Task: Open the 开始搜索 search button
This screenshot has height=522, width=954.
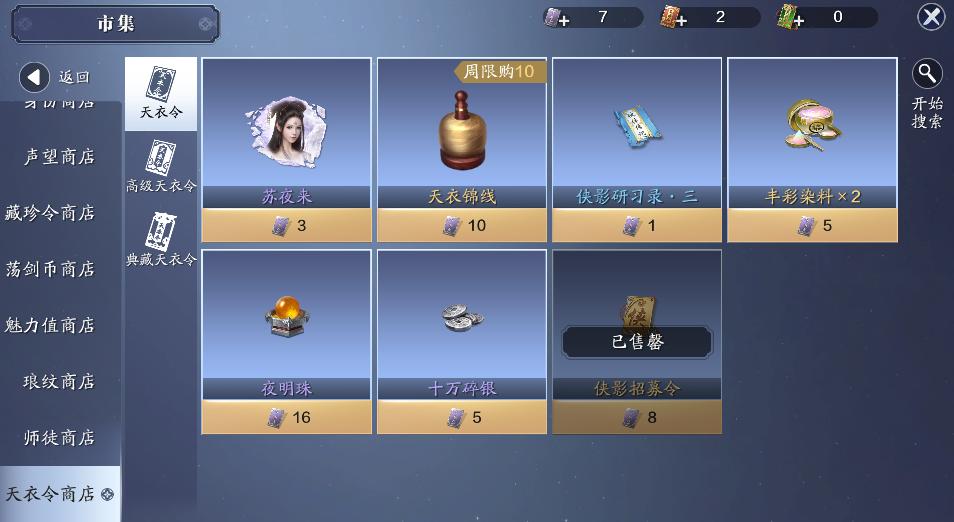Action: click(927, 94)
